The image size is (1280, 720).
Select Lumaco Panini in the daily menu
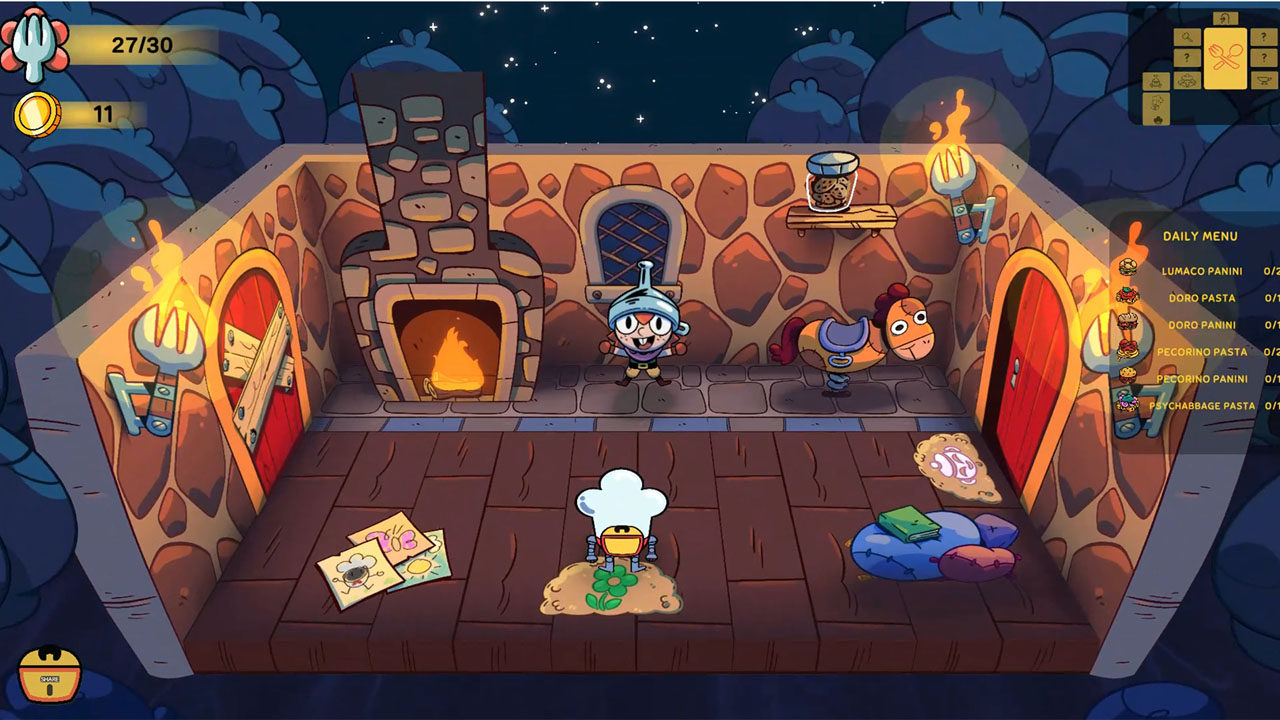1201,271
